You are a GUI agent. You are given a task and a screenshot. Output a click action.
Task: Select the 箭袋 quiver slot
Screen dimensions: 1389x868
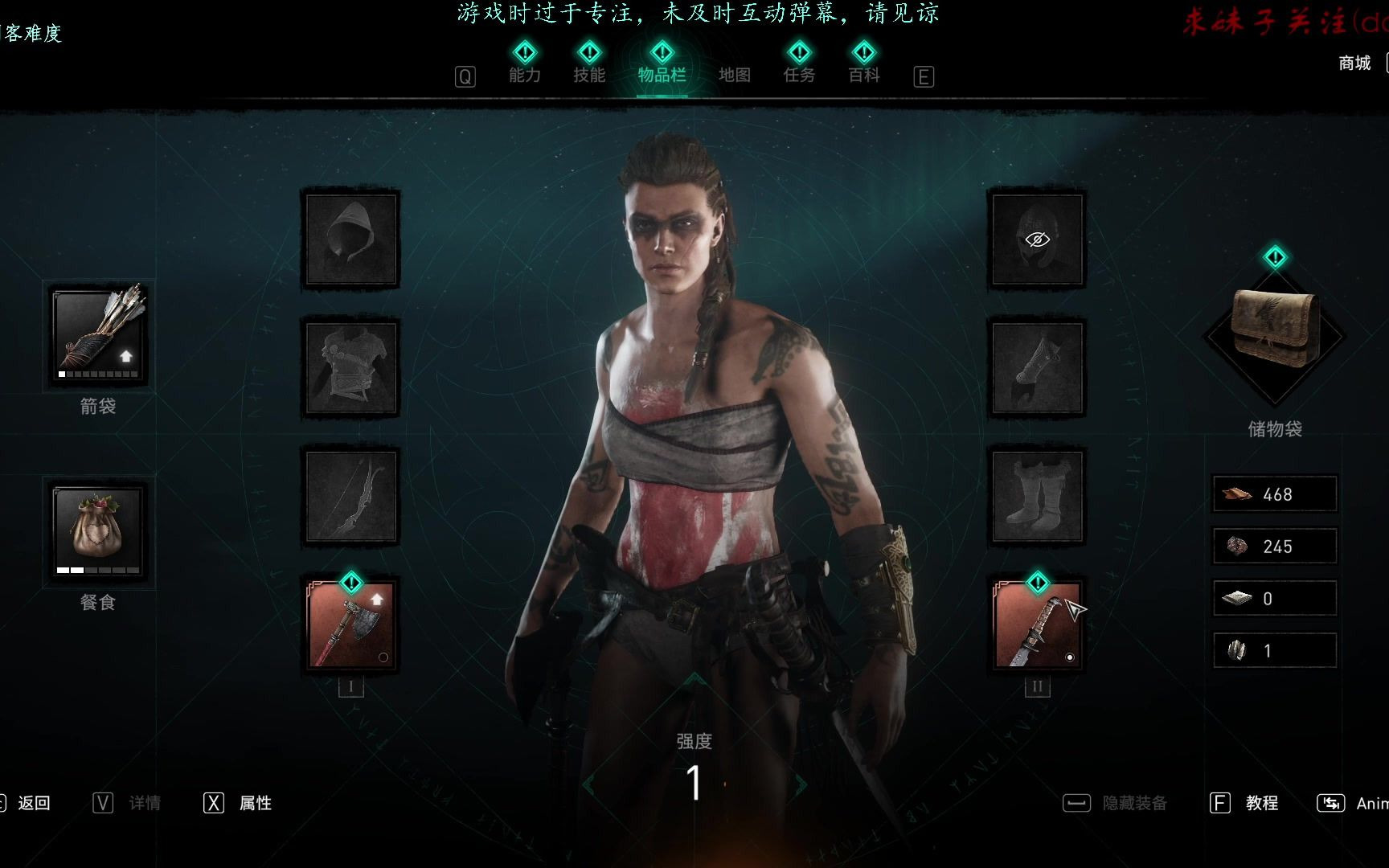(99, 335)
